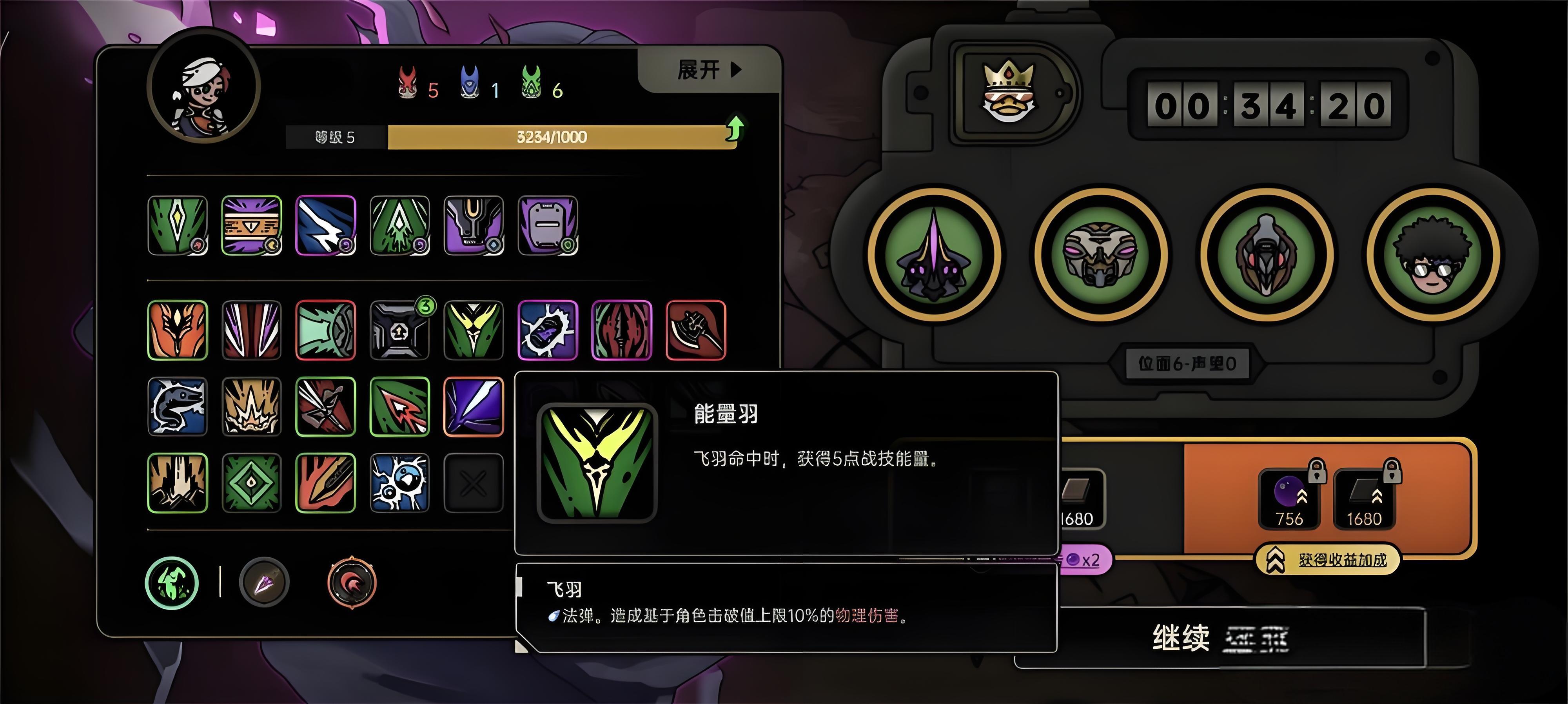
Task: Select the round red crescent ability icon
Action: pos(352,583)
